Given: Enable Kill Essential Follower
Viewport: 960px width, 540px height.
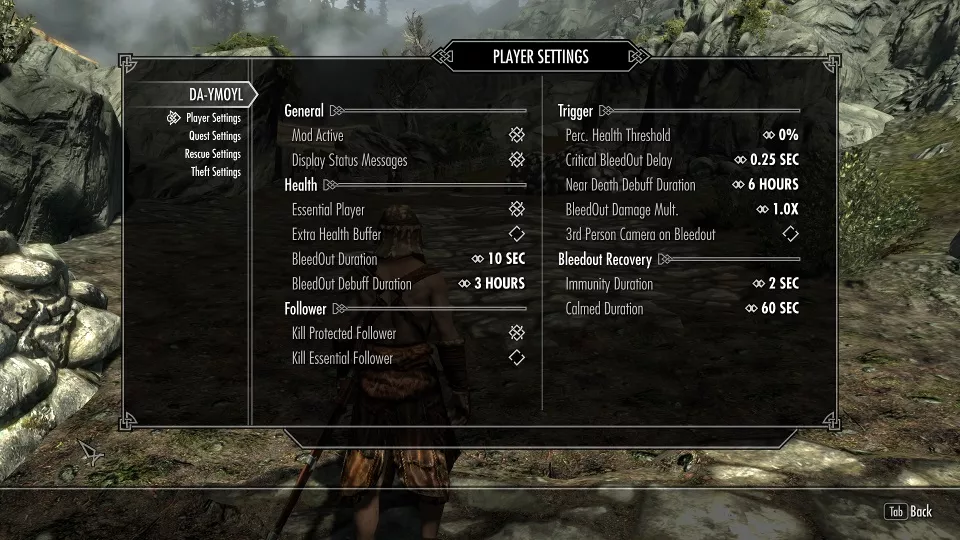Looking at the screenshot, I should pyautogui.click(x=516, y=358).
